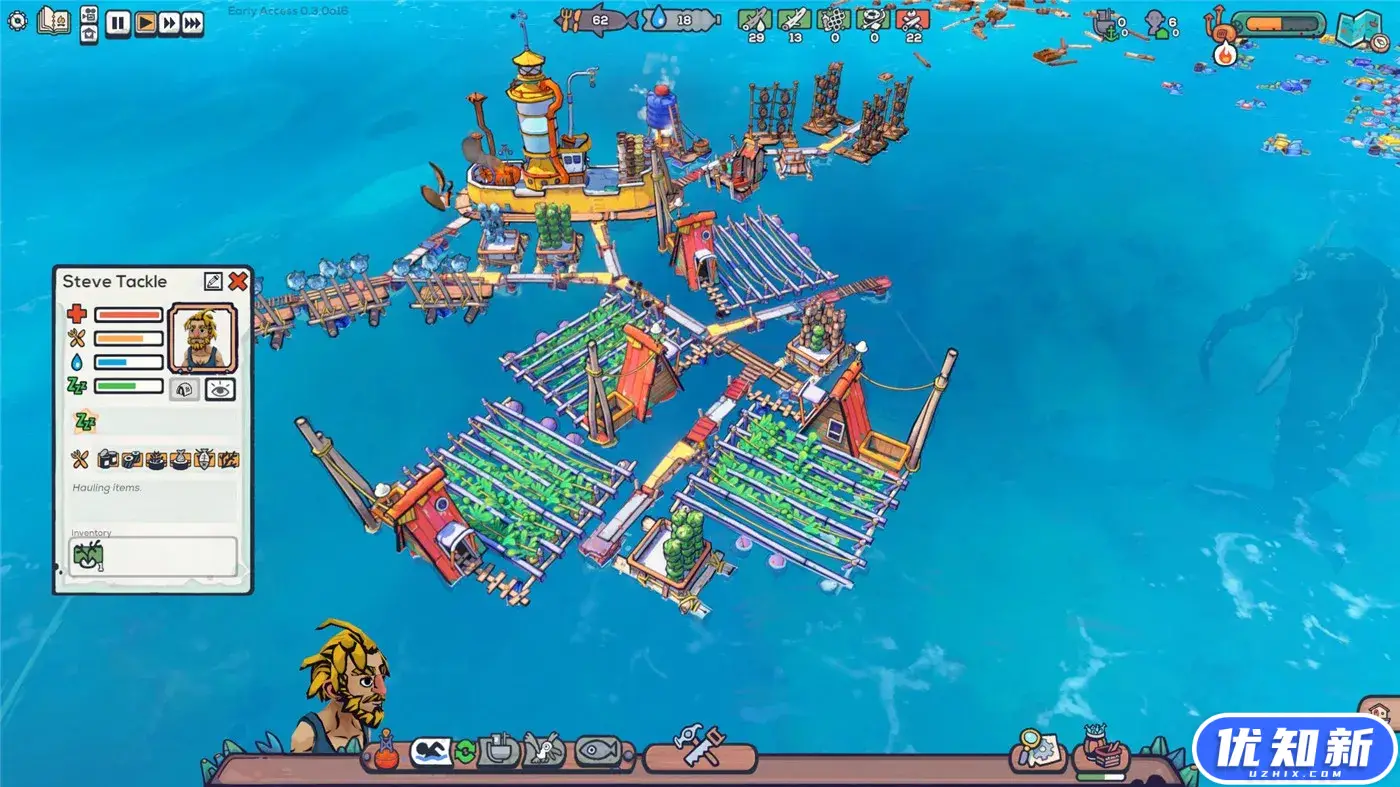The image size is (1400, 787).
Task: Toggle the camera mode button
Action: [88, 14]
